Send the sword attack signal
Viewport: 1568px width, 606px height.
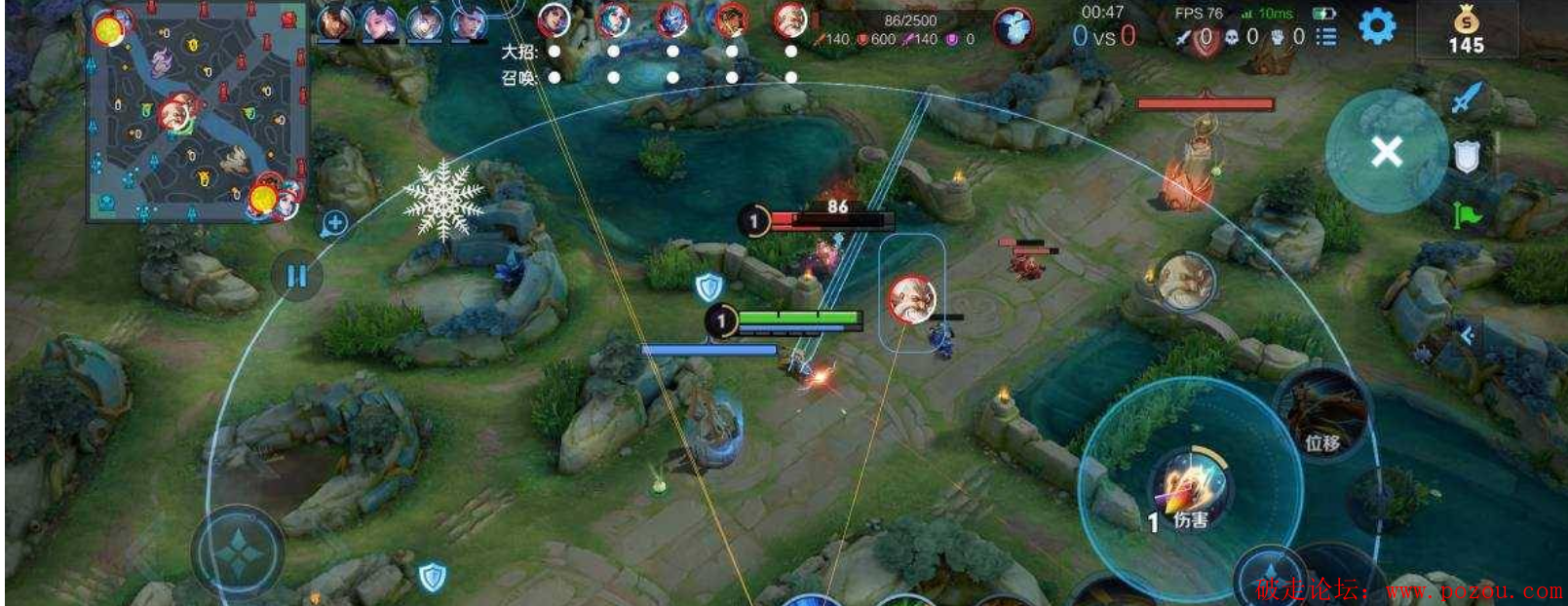click(1466, 97)
